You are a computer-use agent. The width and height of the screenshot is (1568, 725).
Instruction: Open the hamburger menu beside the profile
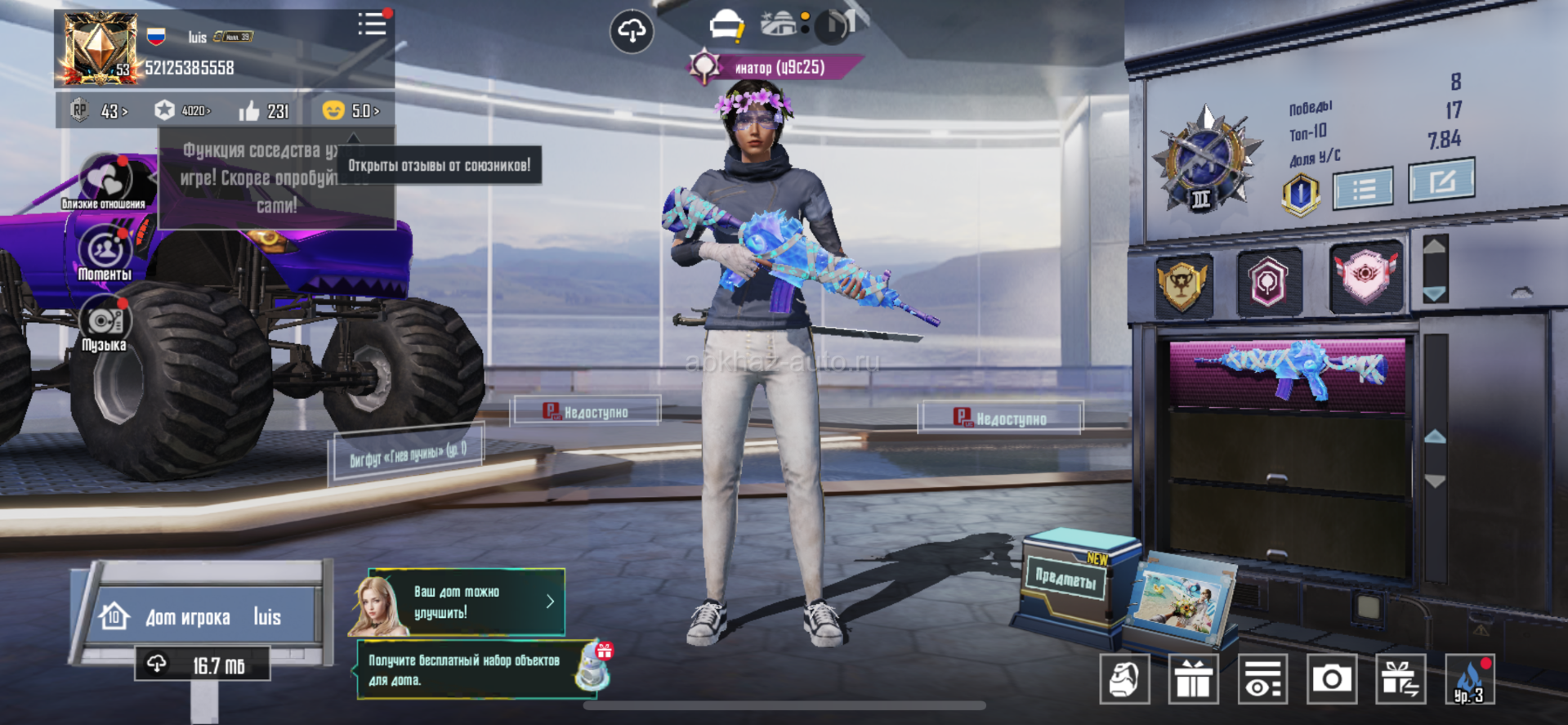point(372,25)
